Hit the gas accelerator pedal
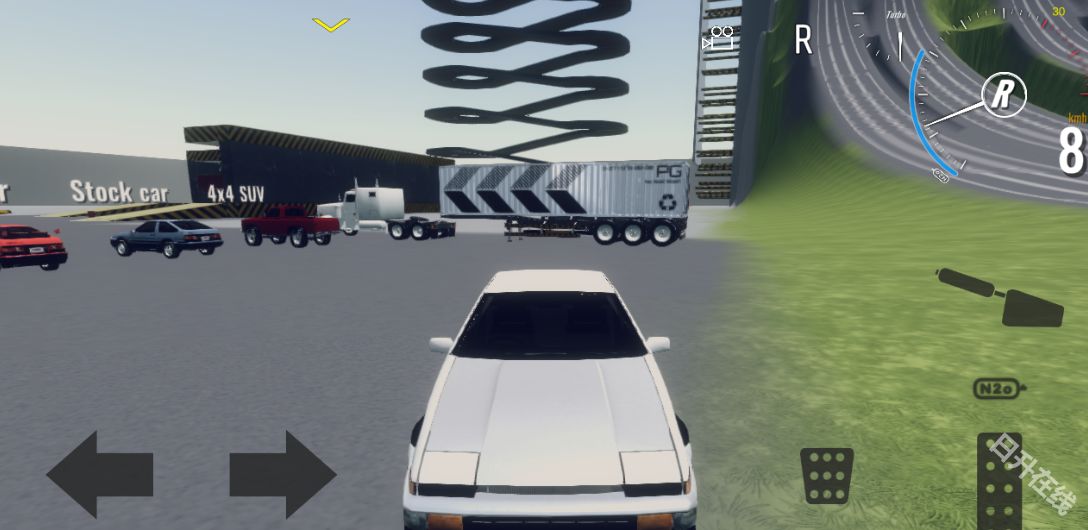This screenshot has width=1088, height=530. [999, 480]
